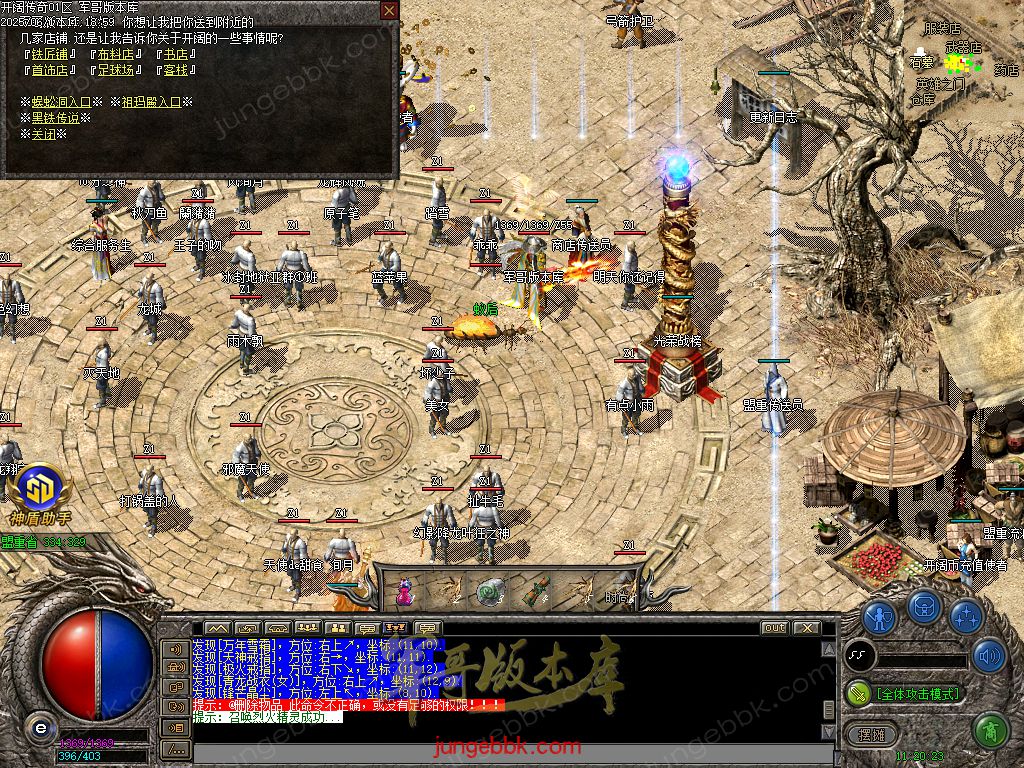Toggle sound with the speaker button
This screenshot has height=768, width=1024.
[988, 656]
